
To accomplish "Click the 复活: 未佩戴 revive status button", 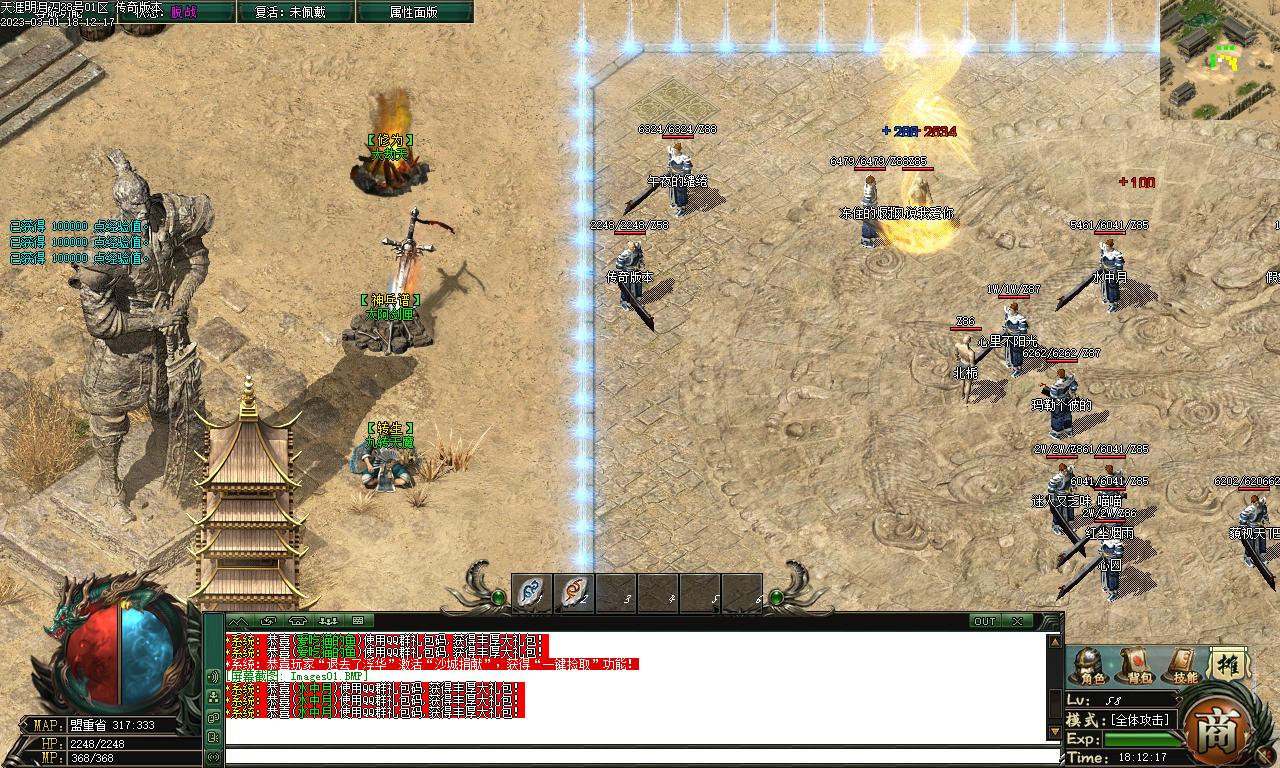I will tap(290, 12).
